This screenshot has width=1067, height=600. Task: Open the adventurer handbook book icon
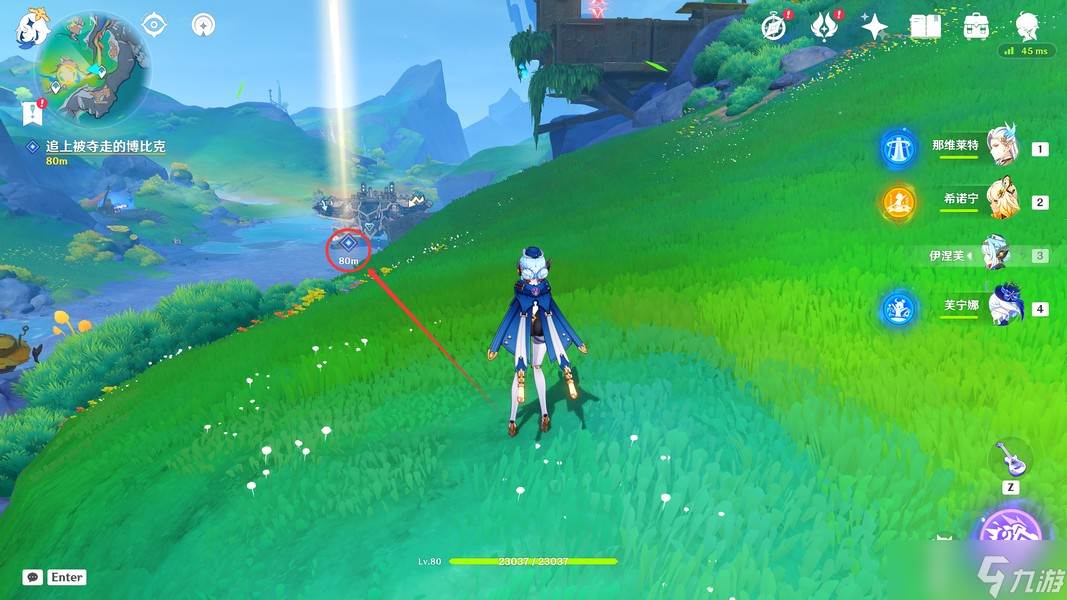(x=925, y=27)
